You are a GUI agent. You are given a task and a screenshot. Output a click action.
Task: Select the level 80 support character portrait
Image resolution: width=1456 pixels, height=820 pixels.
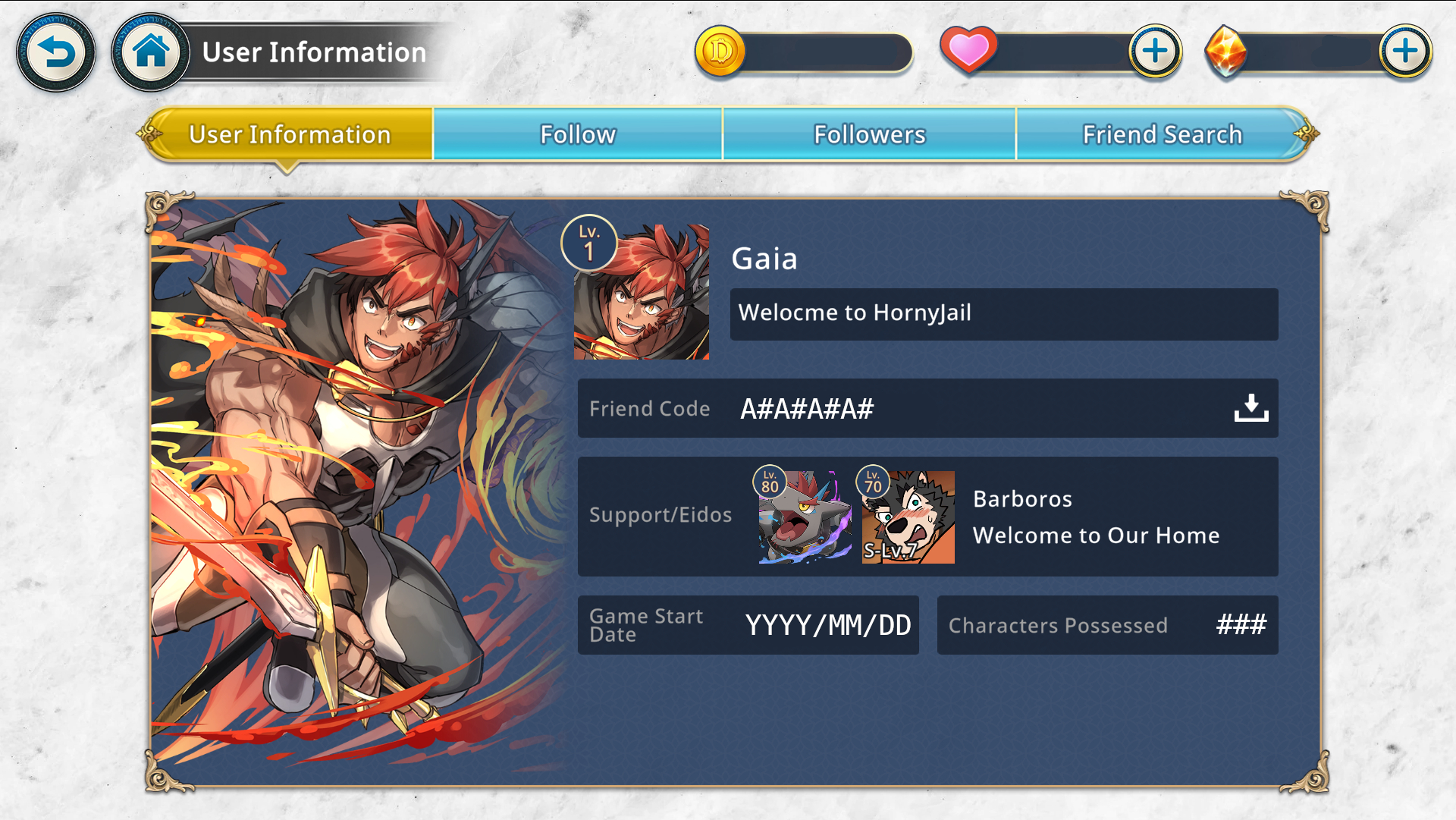tap(805, 517)
